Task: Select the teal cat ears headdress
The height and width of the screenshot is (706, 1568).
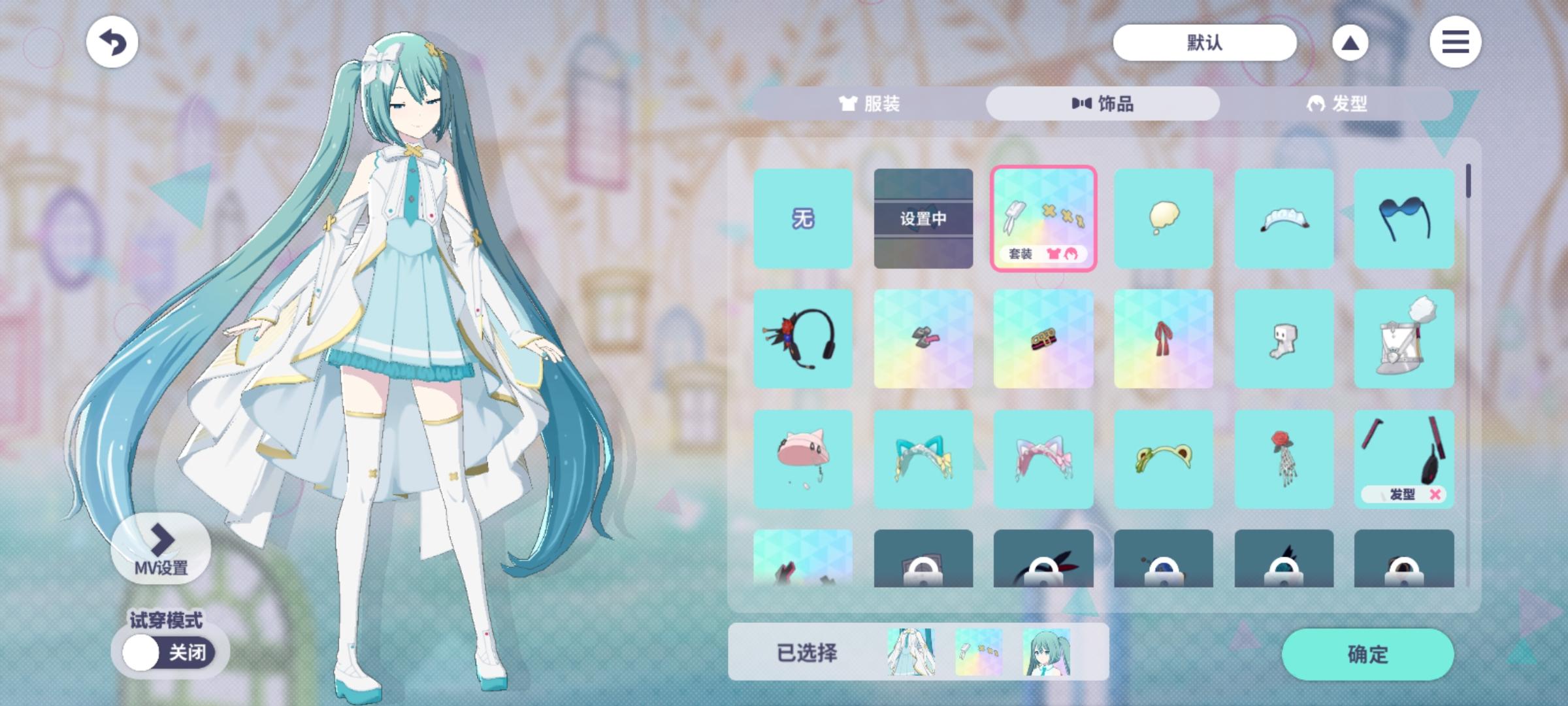Action: (x=923, y=459)
